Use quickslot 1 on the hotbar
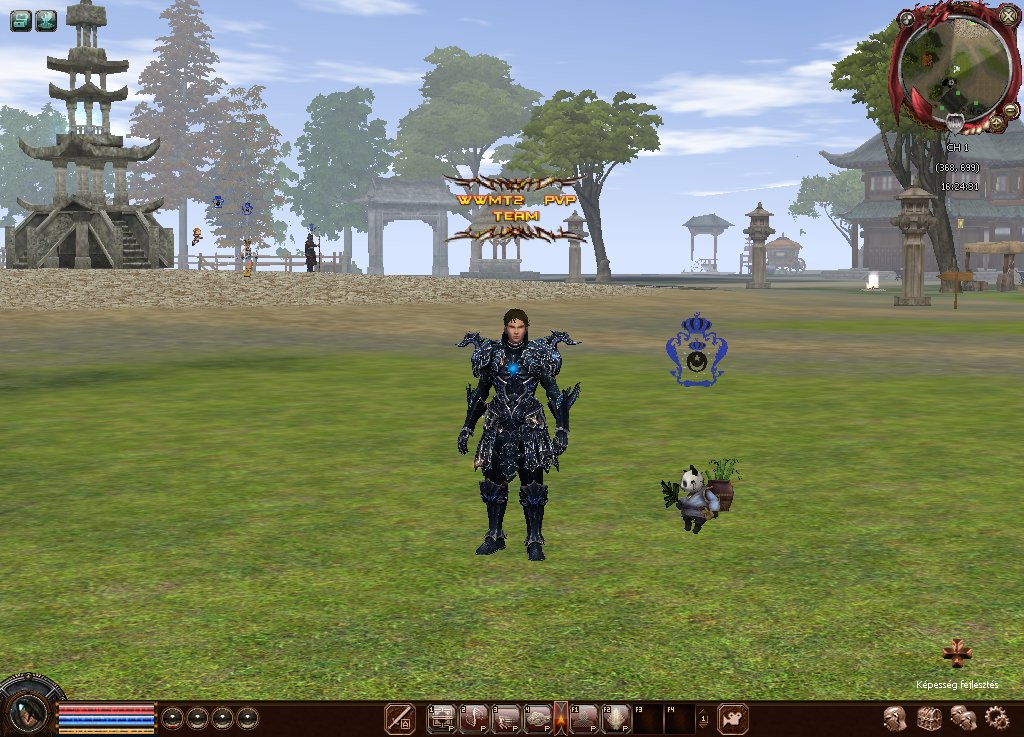Image resolution: width=1024 pixels, height=737 pixels. point(441,718)
